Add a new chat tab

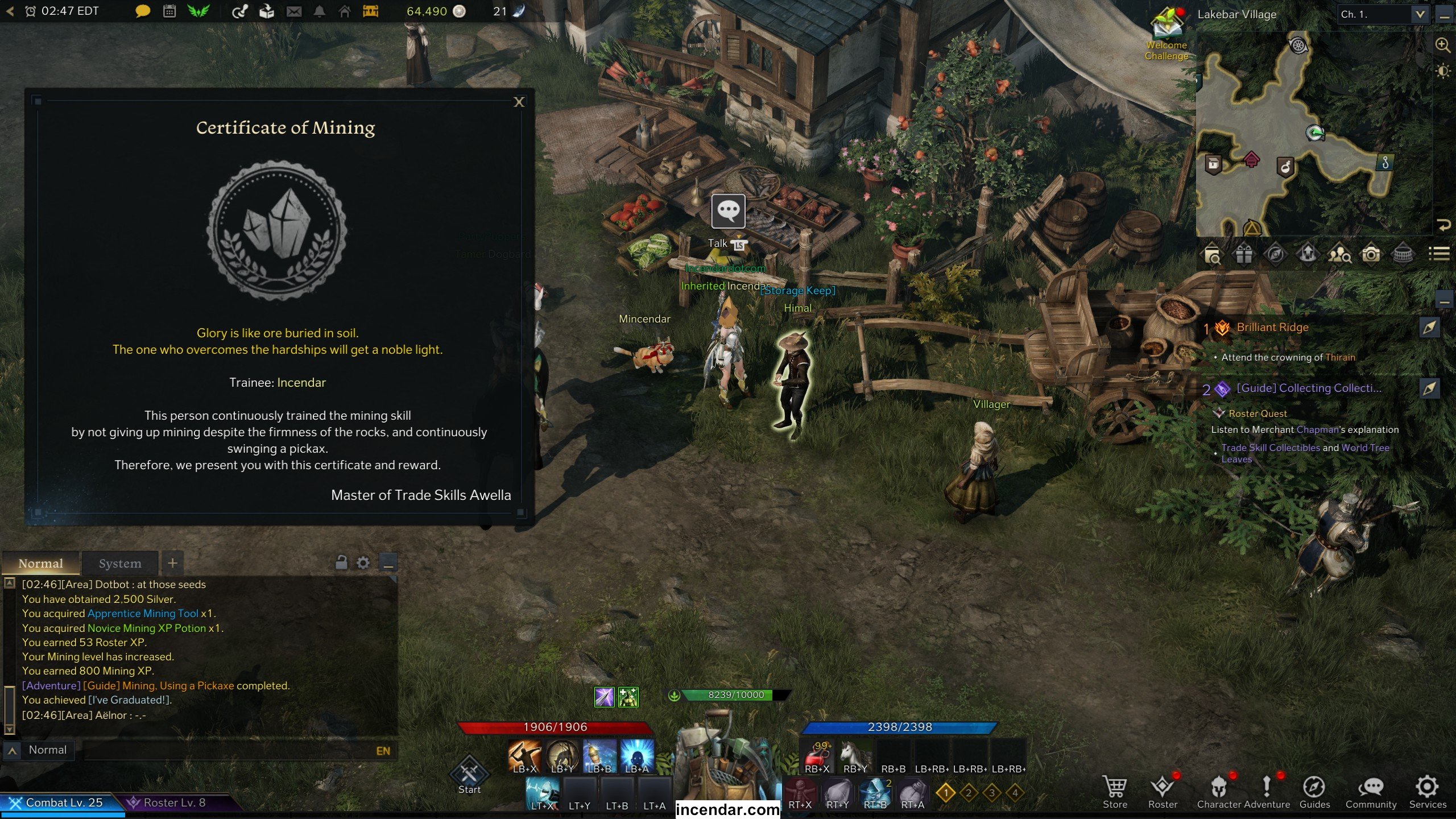(172, 563)
